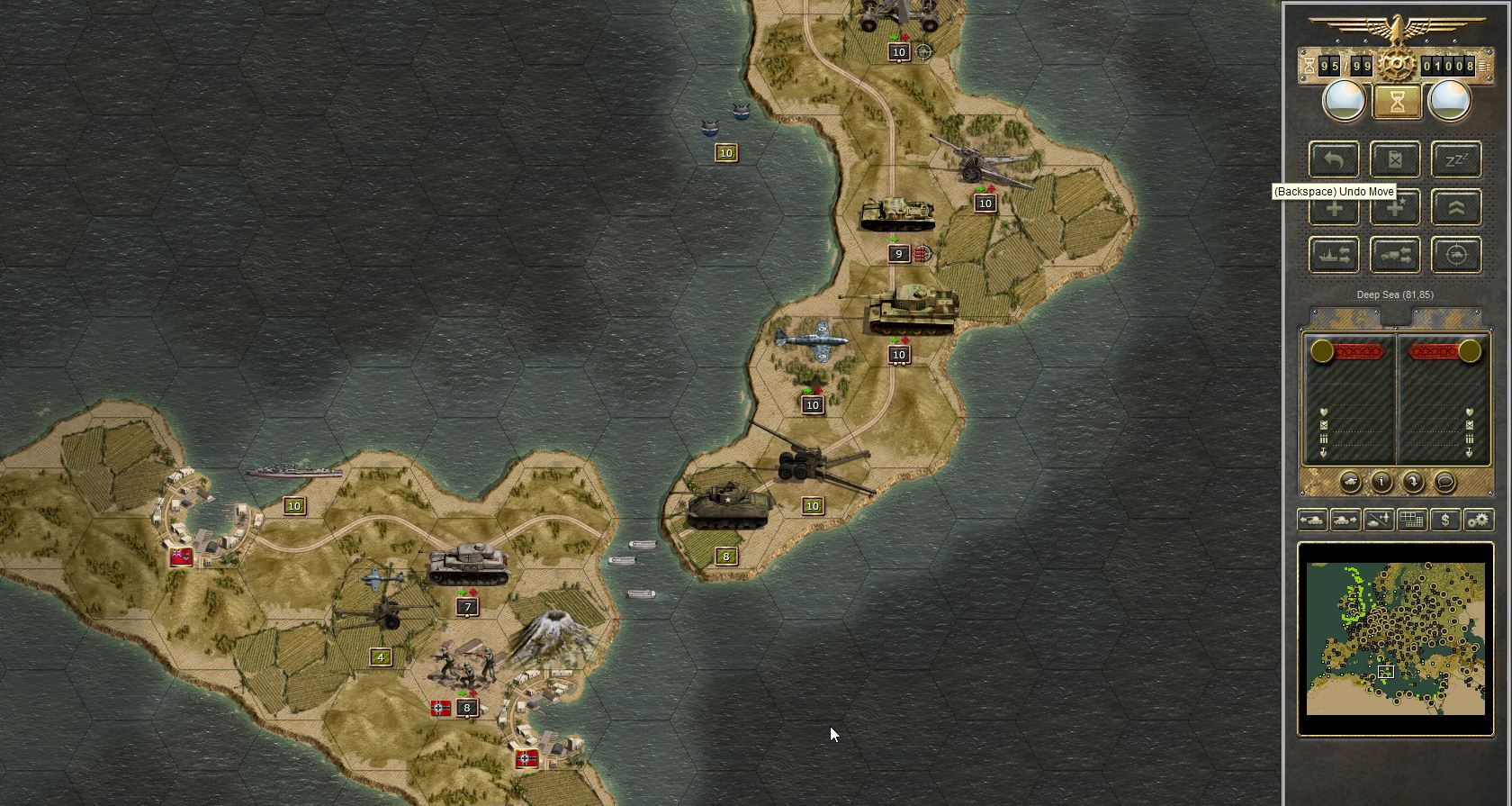Undo the last move with the back arrow
The width and height of the screenshot is (1512, 806).
[x=1333, y=159]
